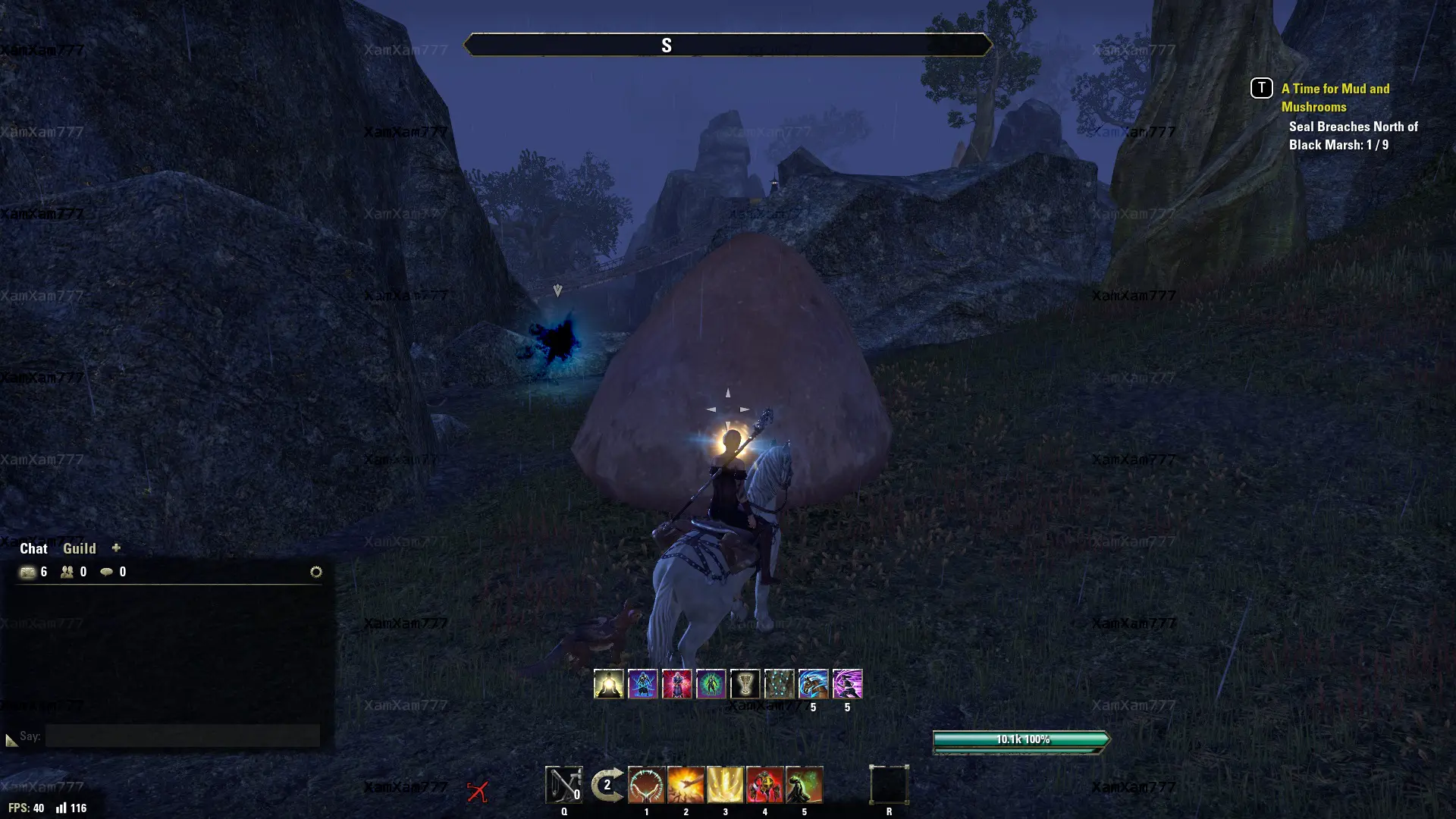Viewport: 1456px width, 819px height.
Task: Inspect the galloping horse buff icon
Action: 813,684
